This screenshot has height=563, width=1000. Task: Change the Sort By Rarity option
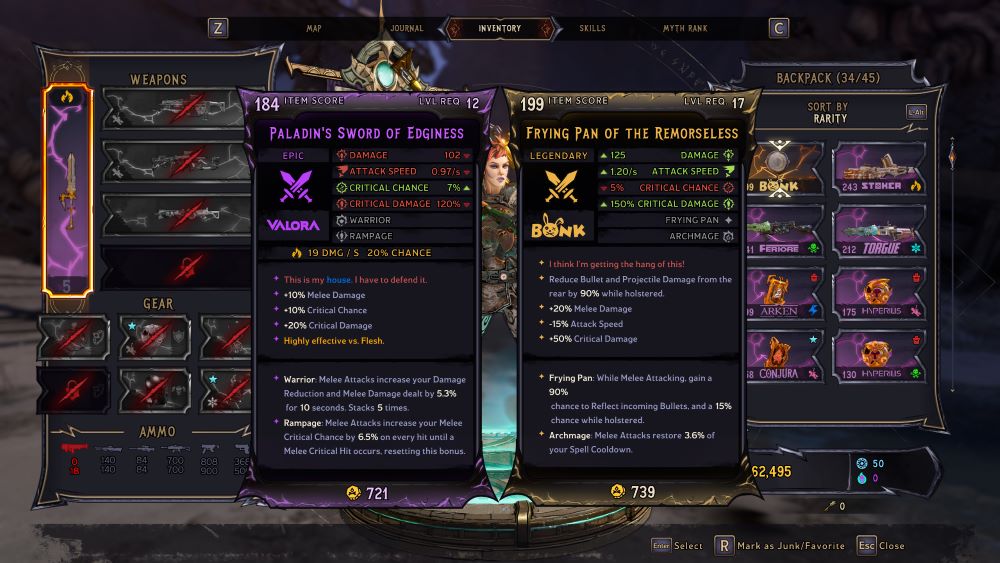tap(827, 112)
